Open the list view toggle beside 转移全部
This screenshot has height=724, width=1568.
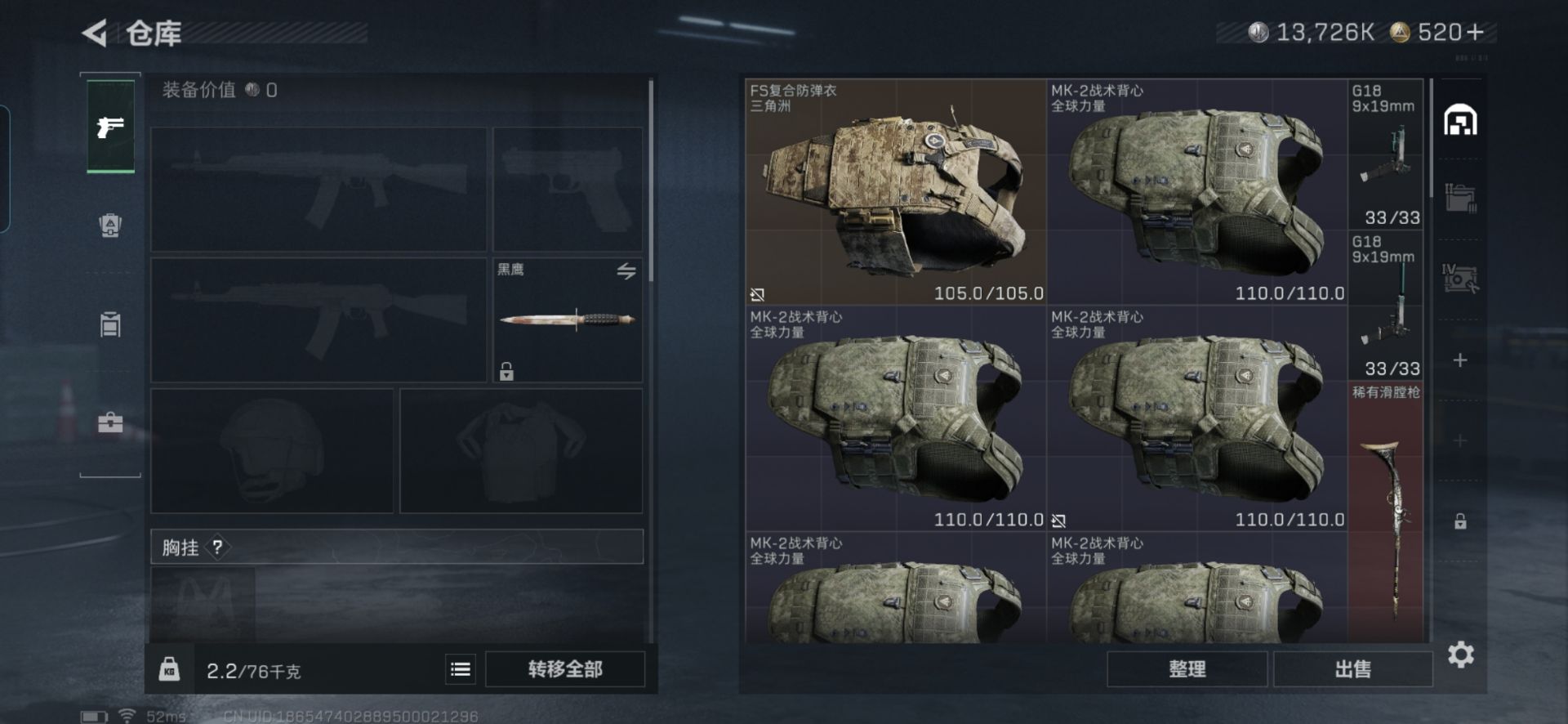461,670
